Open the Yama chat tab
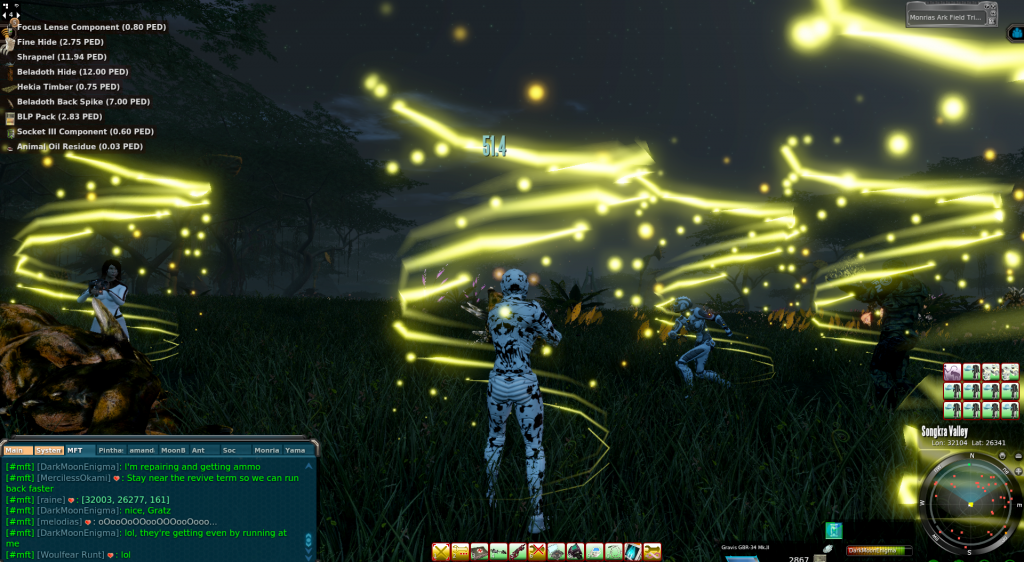 [x=296, y=450]
